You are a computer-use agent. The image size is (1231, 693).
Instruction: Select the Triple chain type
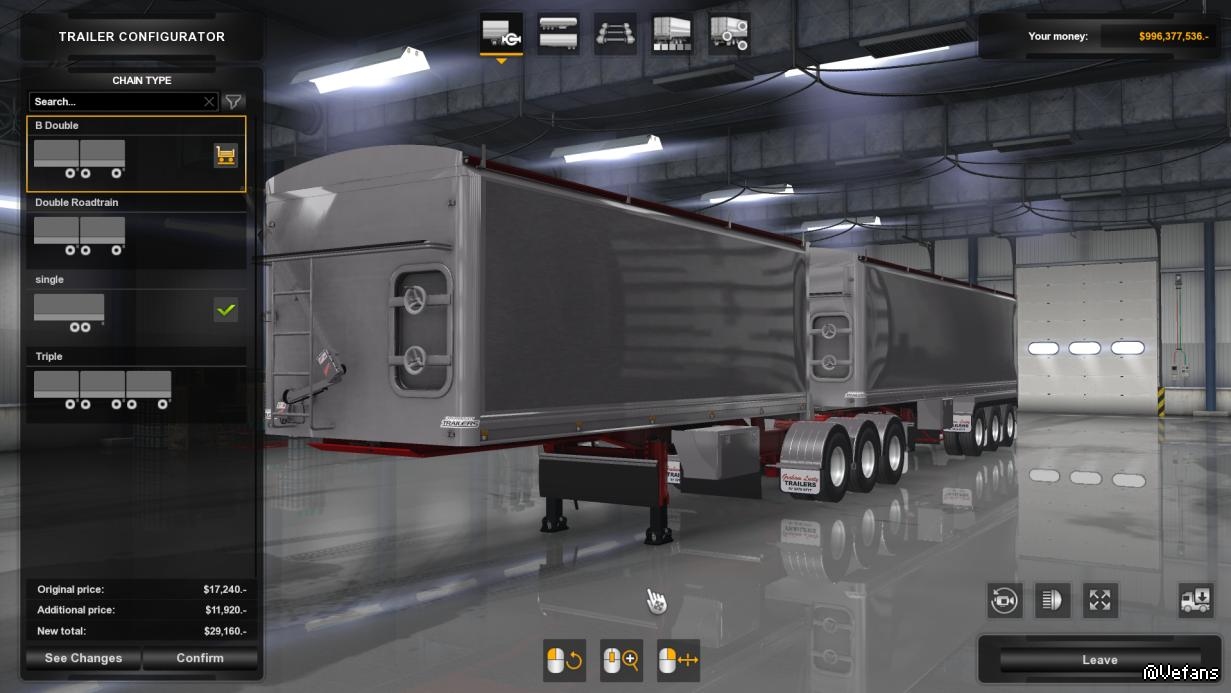click(x=136, y=386)
